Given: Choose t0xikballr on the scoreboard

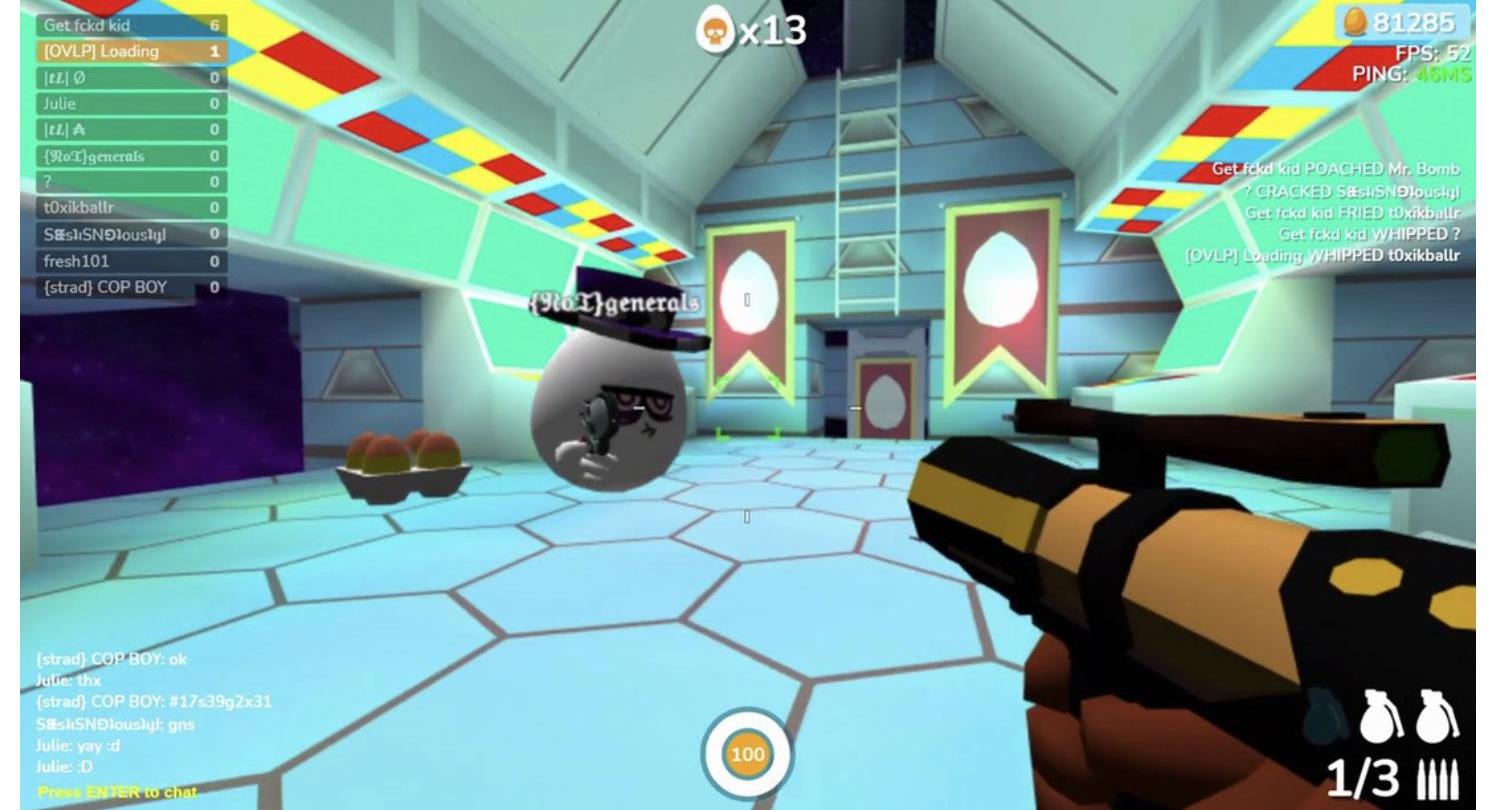Looking at the screenshot, I should pyautogui.click(x=130, y=208).
